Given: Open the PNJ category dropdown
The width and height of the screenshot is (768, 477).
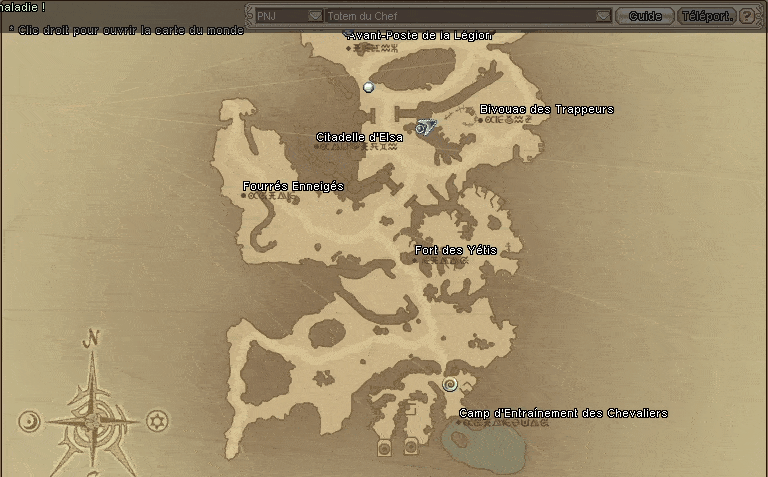Looking at the screenshot, I should (315, 16).
